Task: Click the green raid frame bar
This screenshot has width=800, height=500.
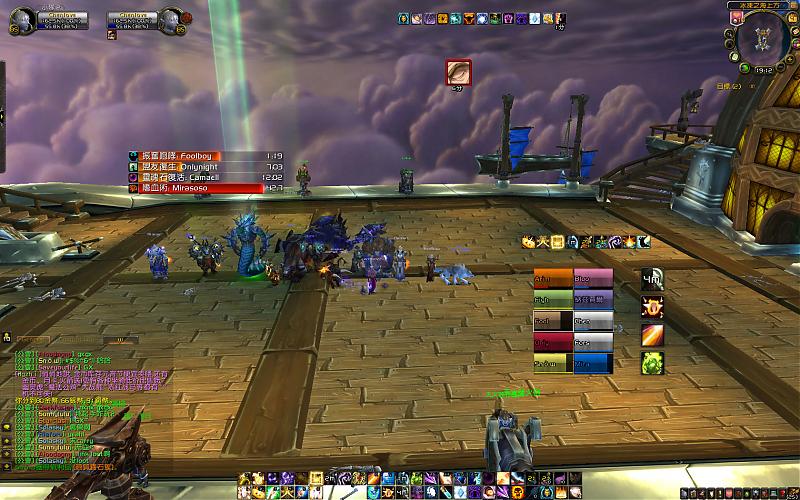Action: click(x=553, y=299)
